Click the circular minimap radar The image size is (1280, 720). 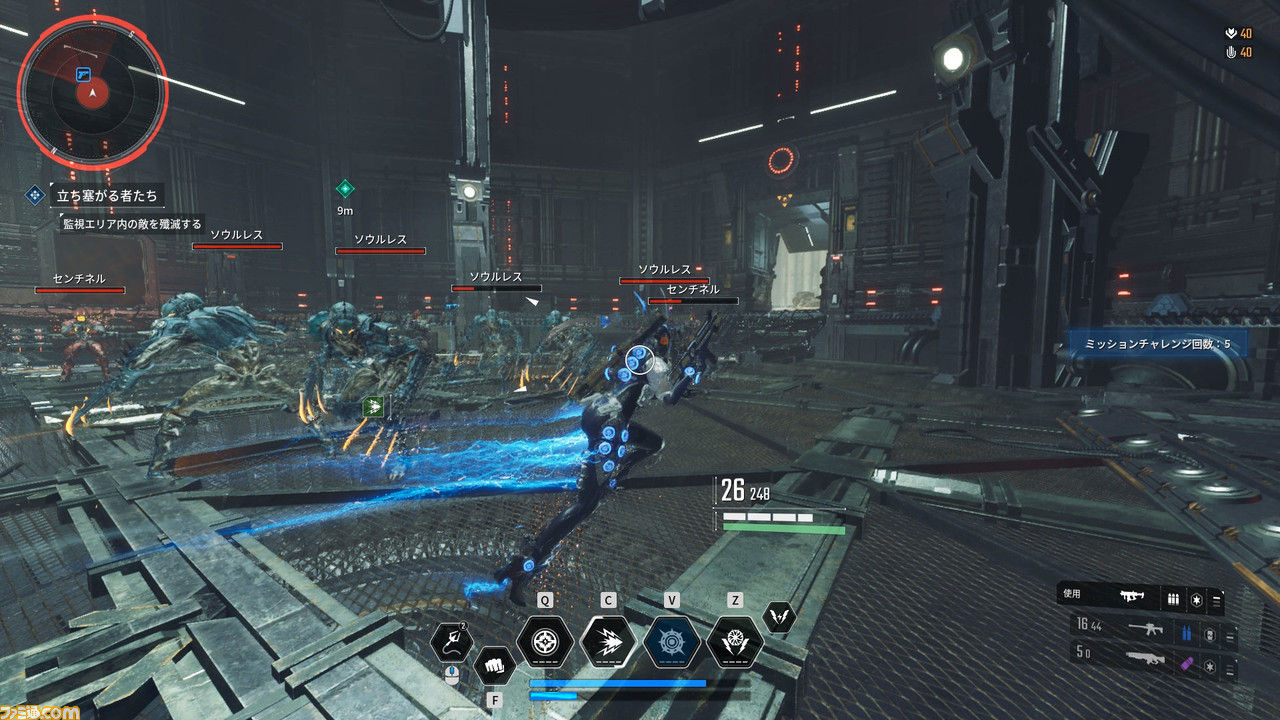coord(92,92)
